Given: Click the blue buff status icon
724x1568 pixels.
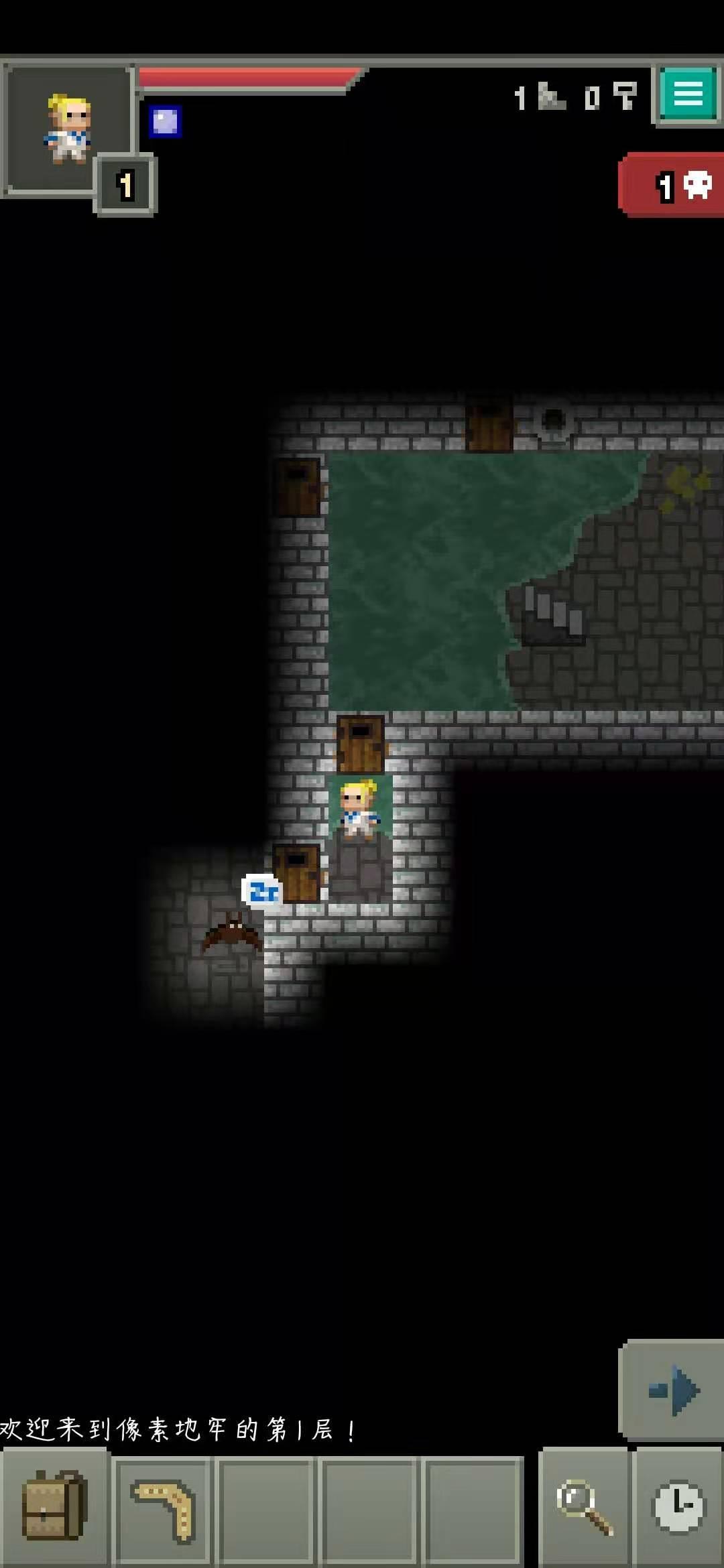Looking at the screenshot, I should click(x=165, y=122).
